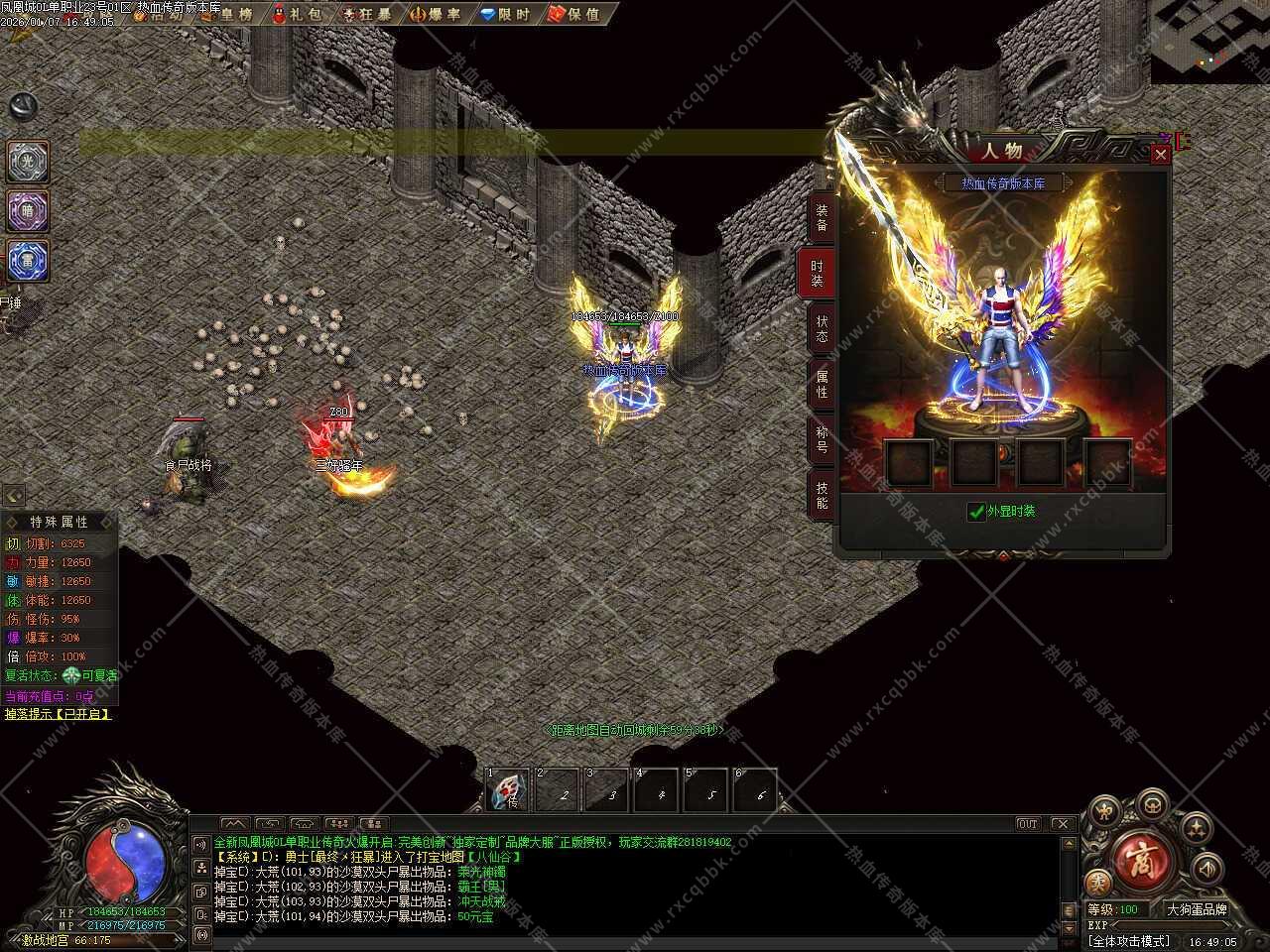Close the 人物 character panel
The image size is (1270, 952).
pyautogui.click(x=1160, y=155)
